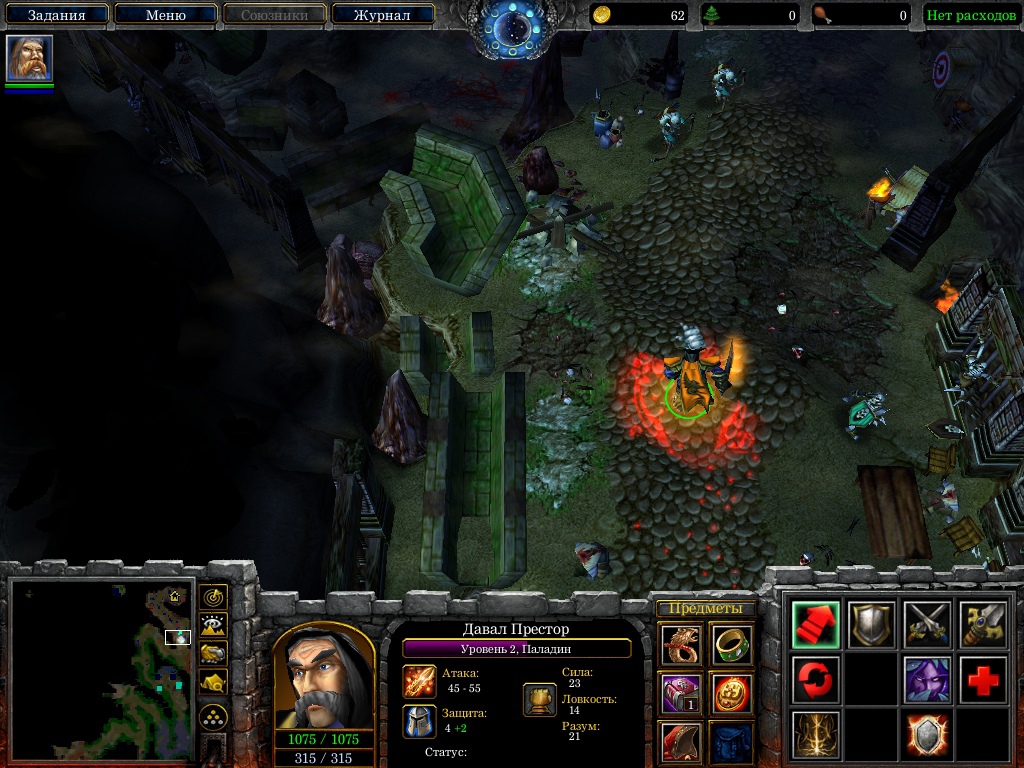Use the purple chest item with count 1

coord(681,692)
